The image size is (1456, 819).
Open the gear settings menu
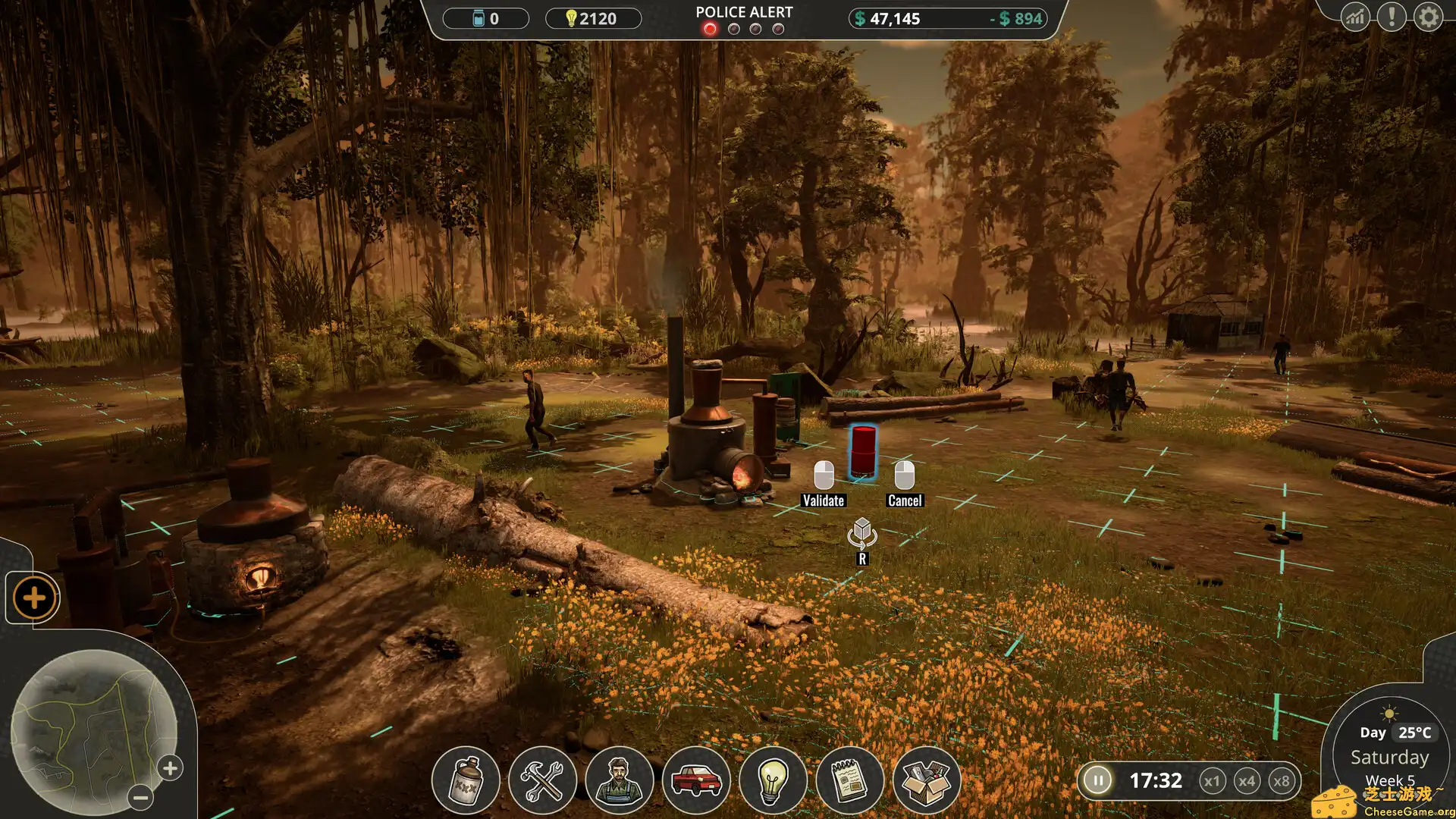1428,17
